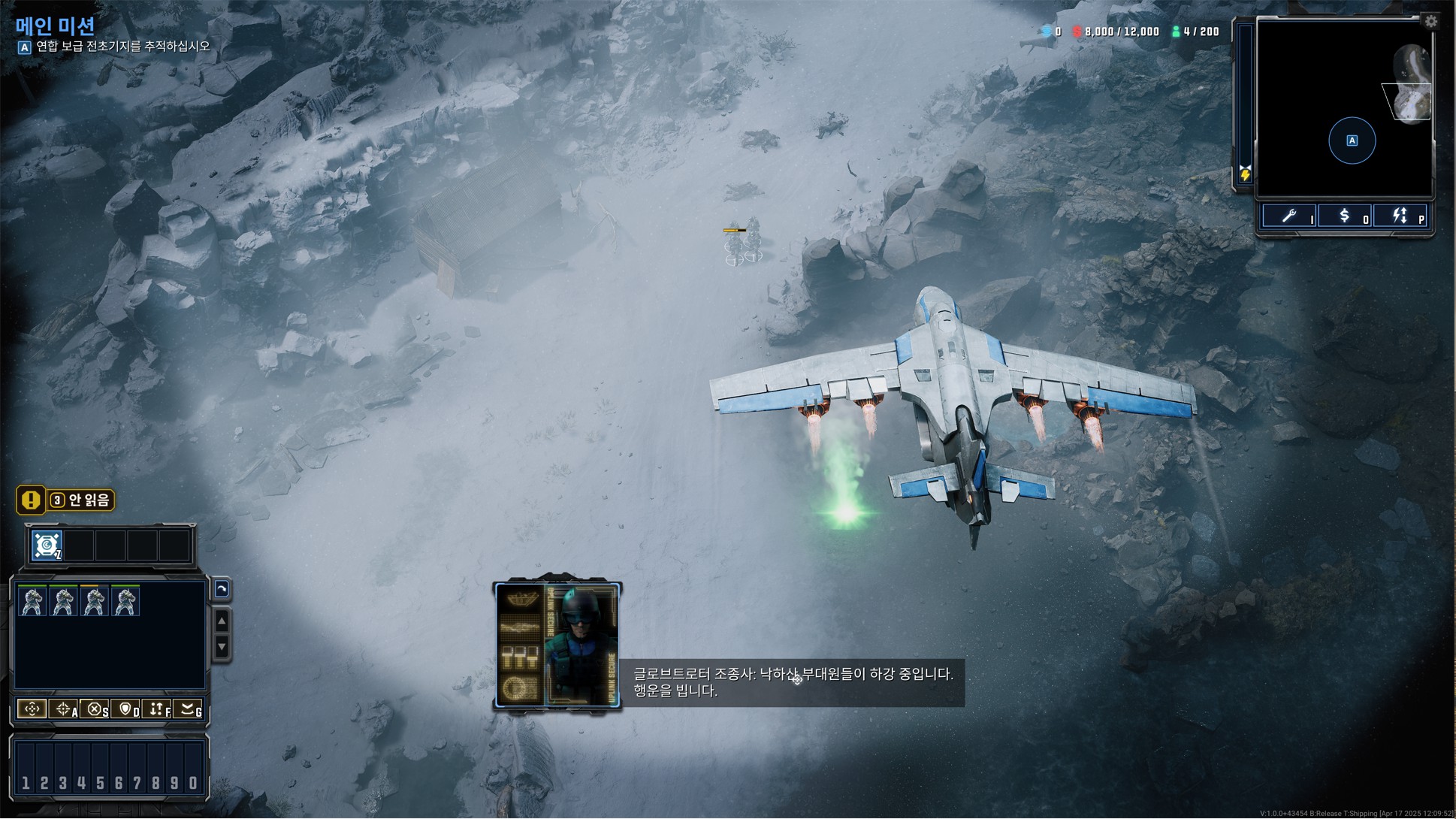
Task: Select objective marker A on the minimap
Action: (1352, 141)
